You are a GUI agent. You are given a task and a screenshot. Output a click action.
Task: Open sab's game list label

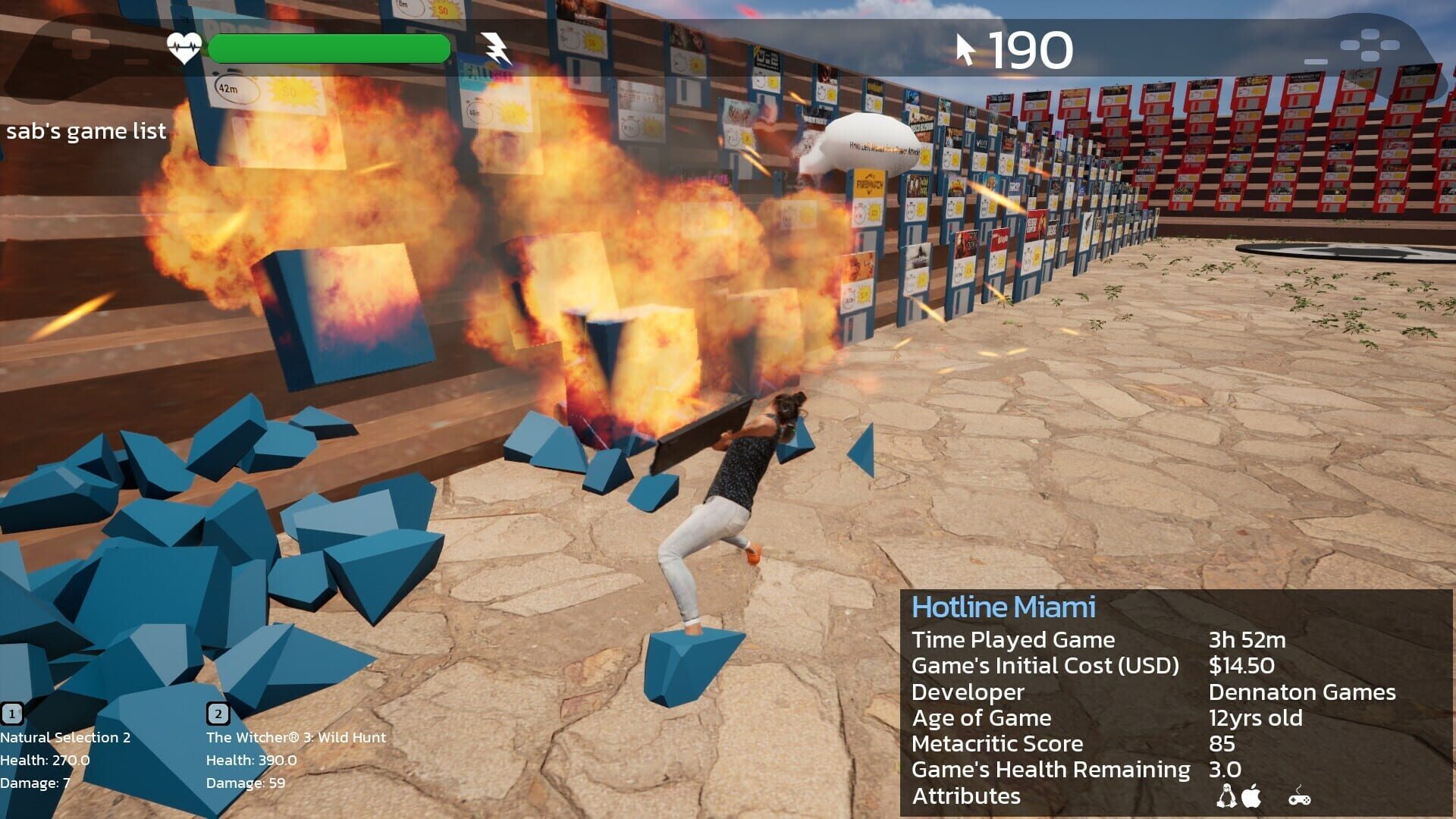[x=86, y=130]
